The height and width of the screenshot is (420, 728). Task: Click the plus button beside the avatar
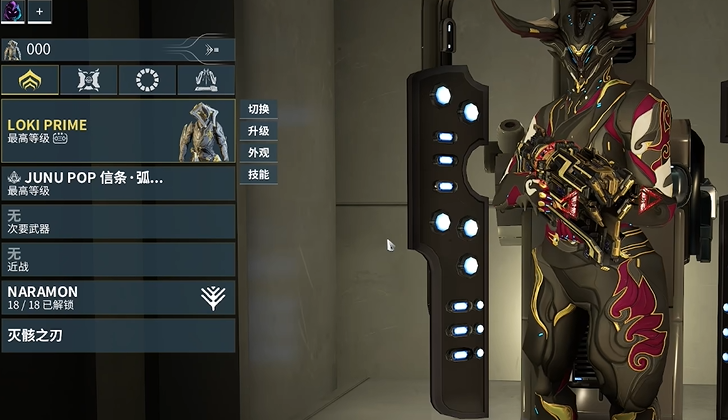41,11
